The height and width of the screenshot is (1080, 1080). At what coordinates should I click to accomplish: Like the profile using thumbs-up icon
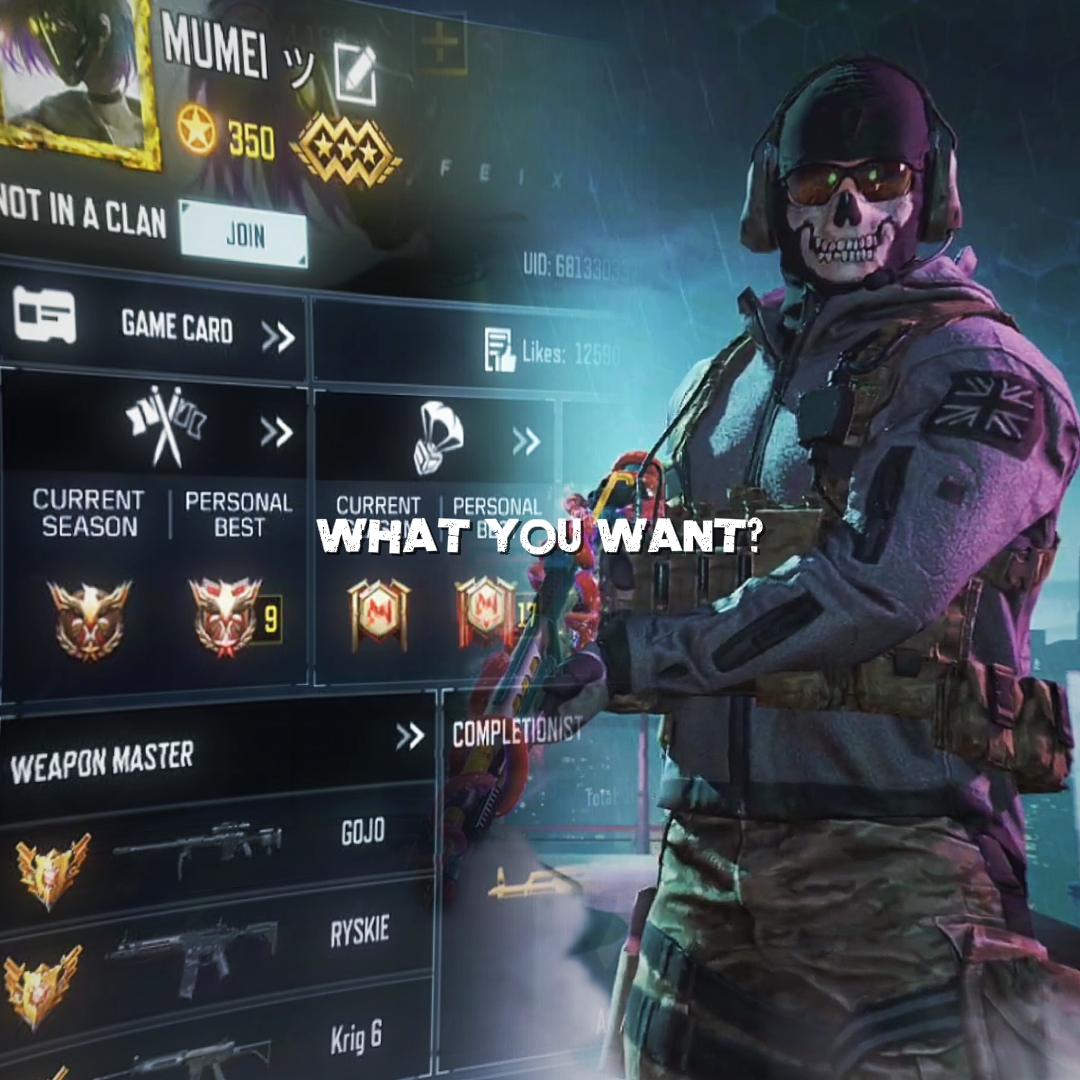tap(499, 350)
